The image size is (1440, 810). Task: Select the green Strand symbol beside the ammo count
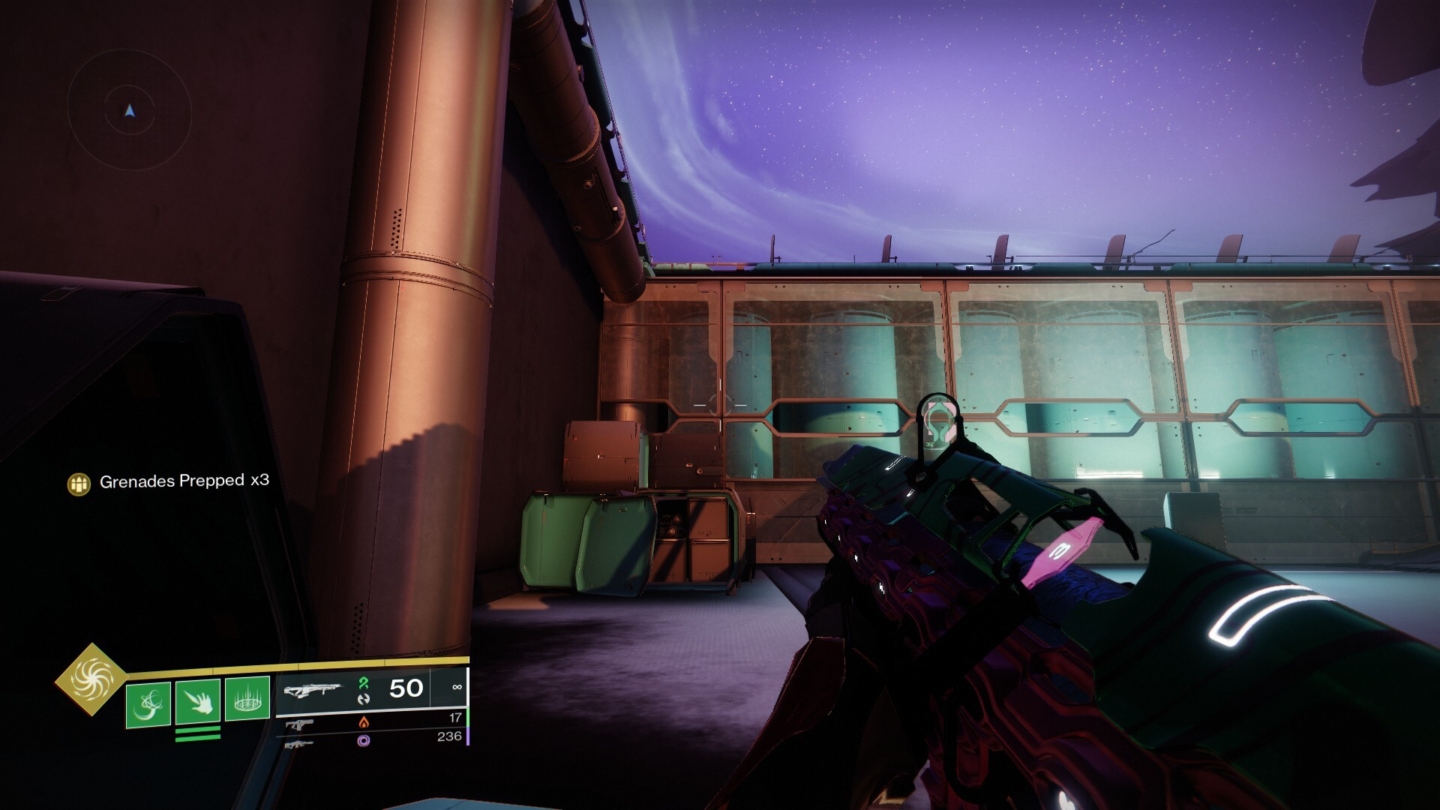coord(363,685)
